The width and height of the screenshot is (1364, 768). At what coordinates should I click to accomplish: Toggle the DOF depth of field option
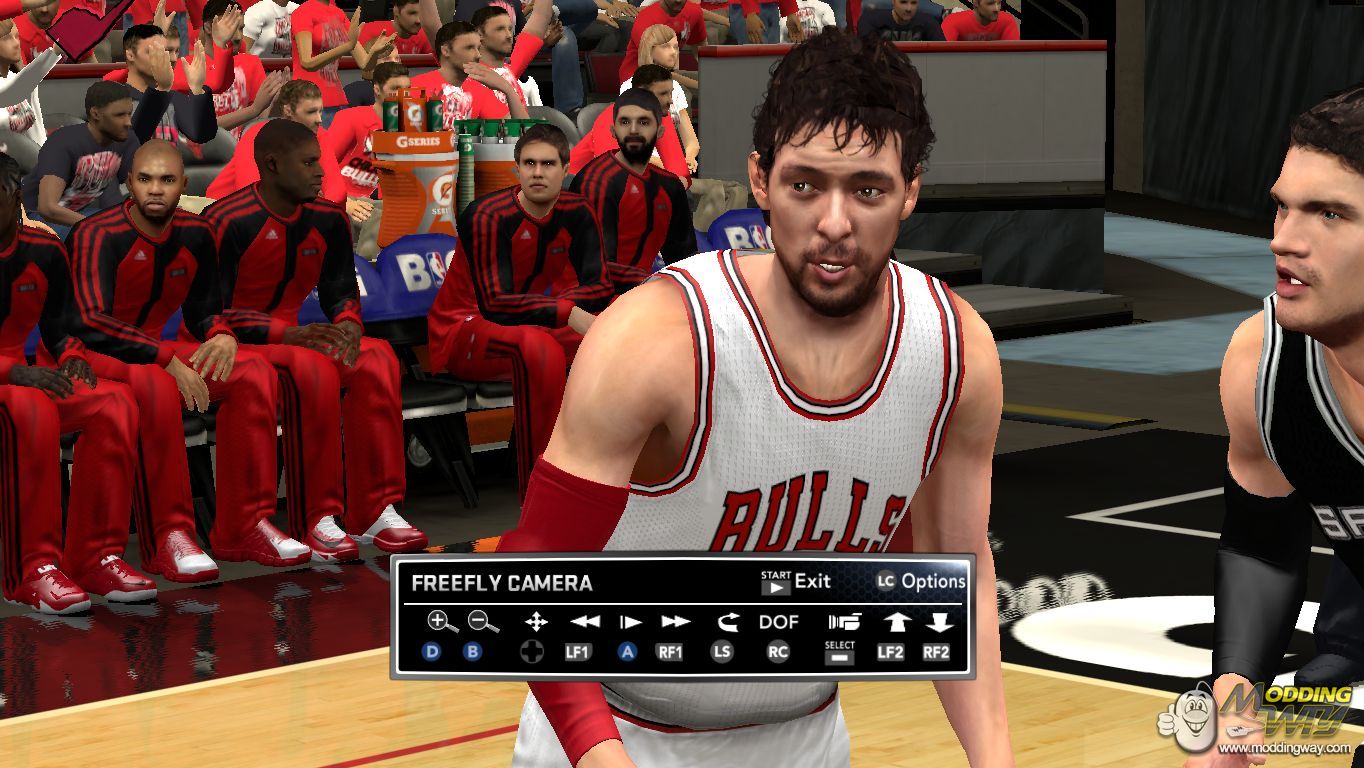[x=778, y=622]
